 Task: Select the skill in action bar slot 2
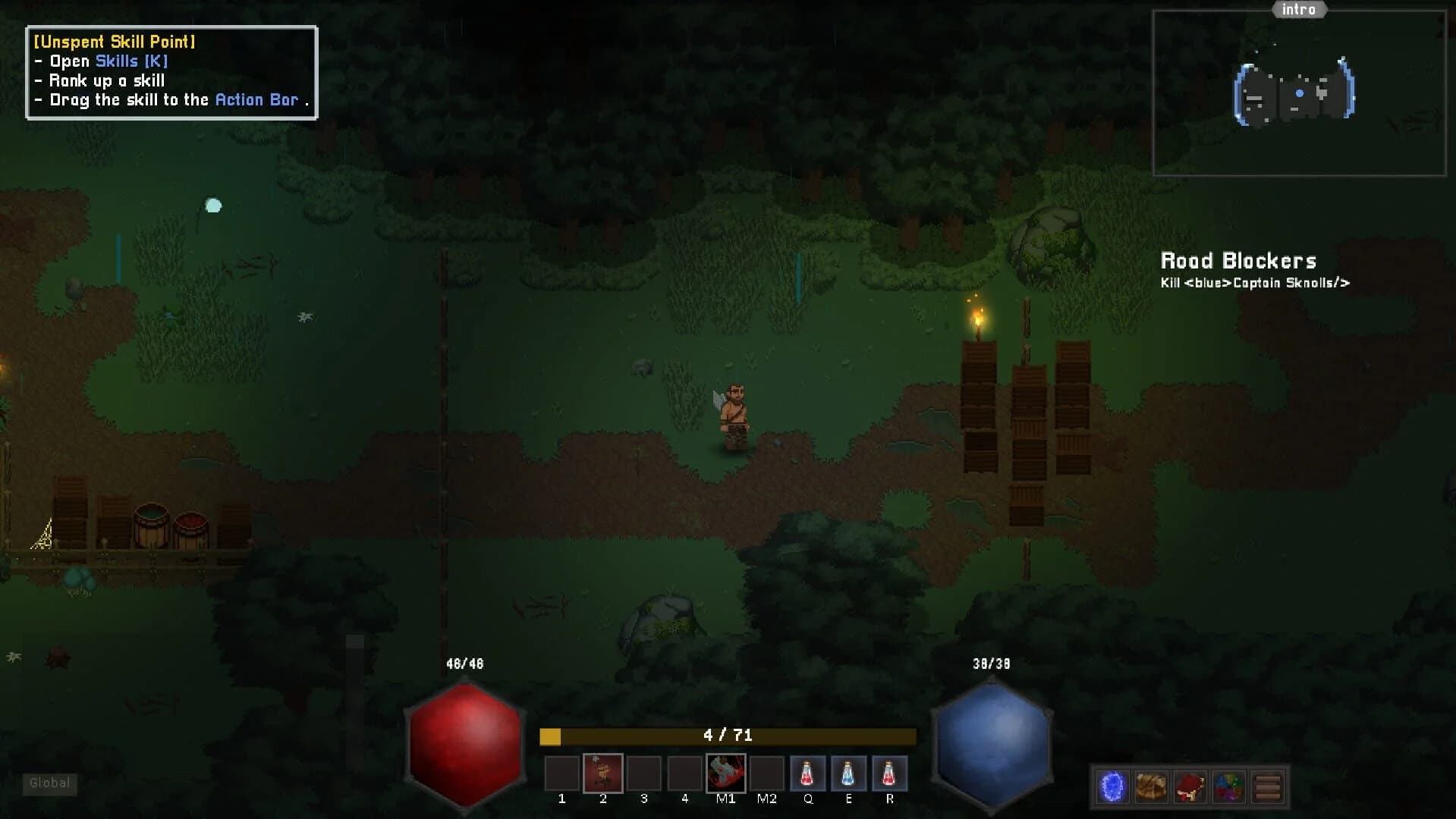coord(603,772)
